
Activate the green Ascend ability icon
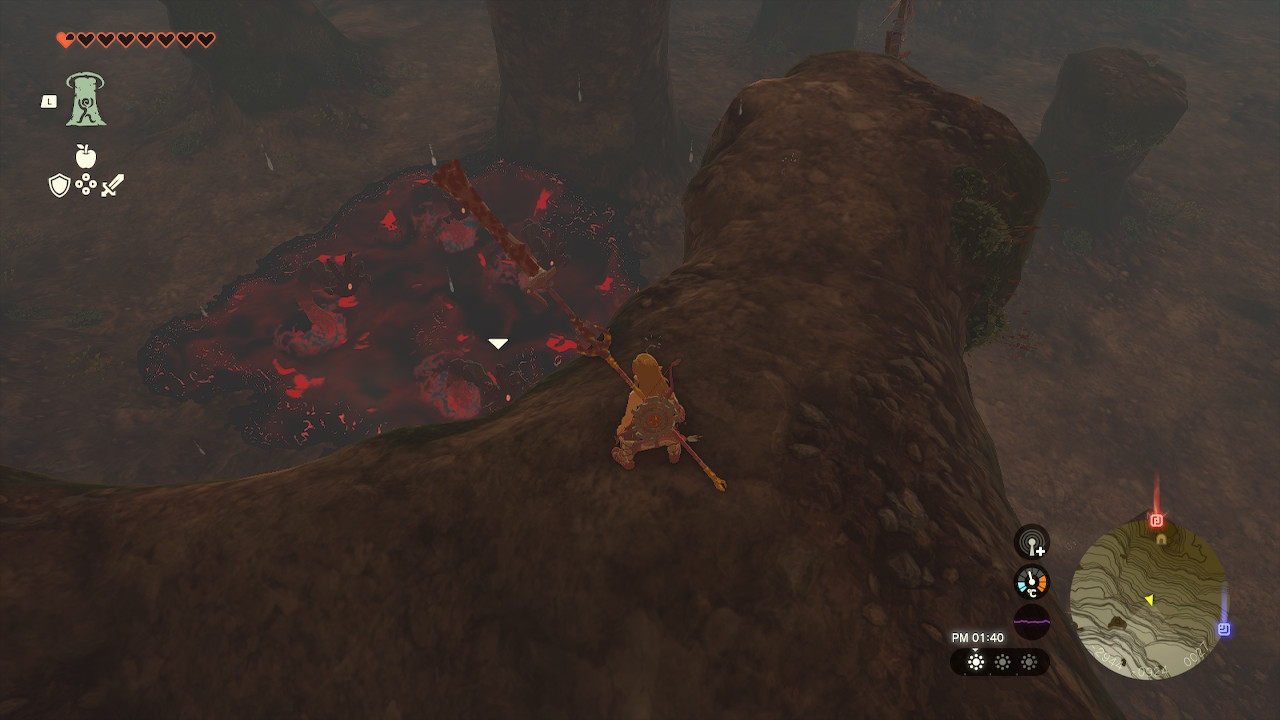86,100
